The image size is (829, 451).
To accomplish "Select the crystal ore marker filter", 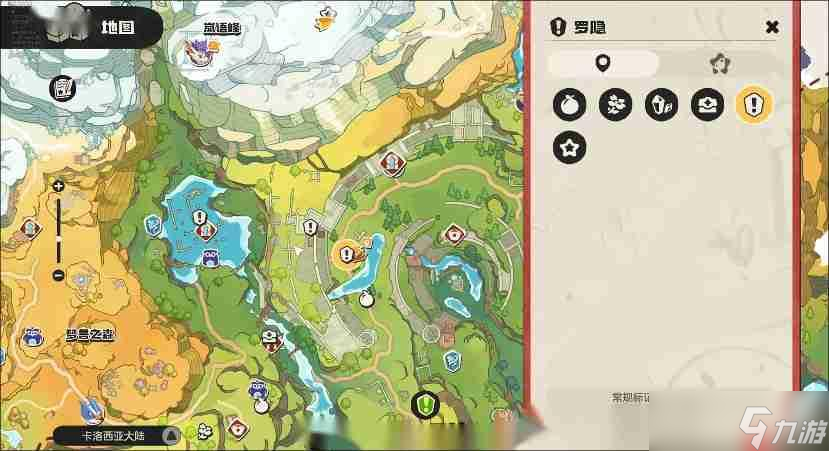I will (x=661, y=104).
